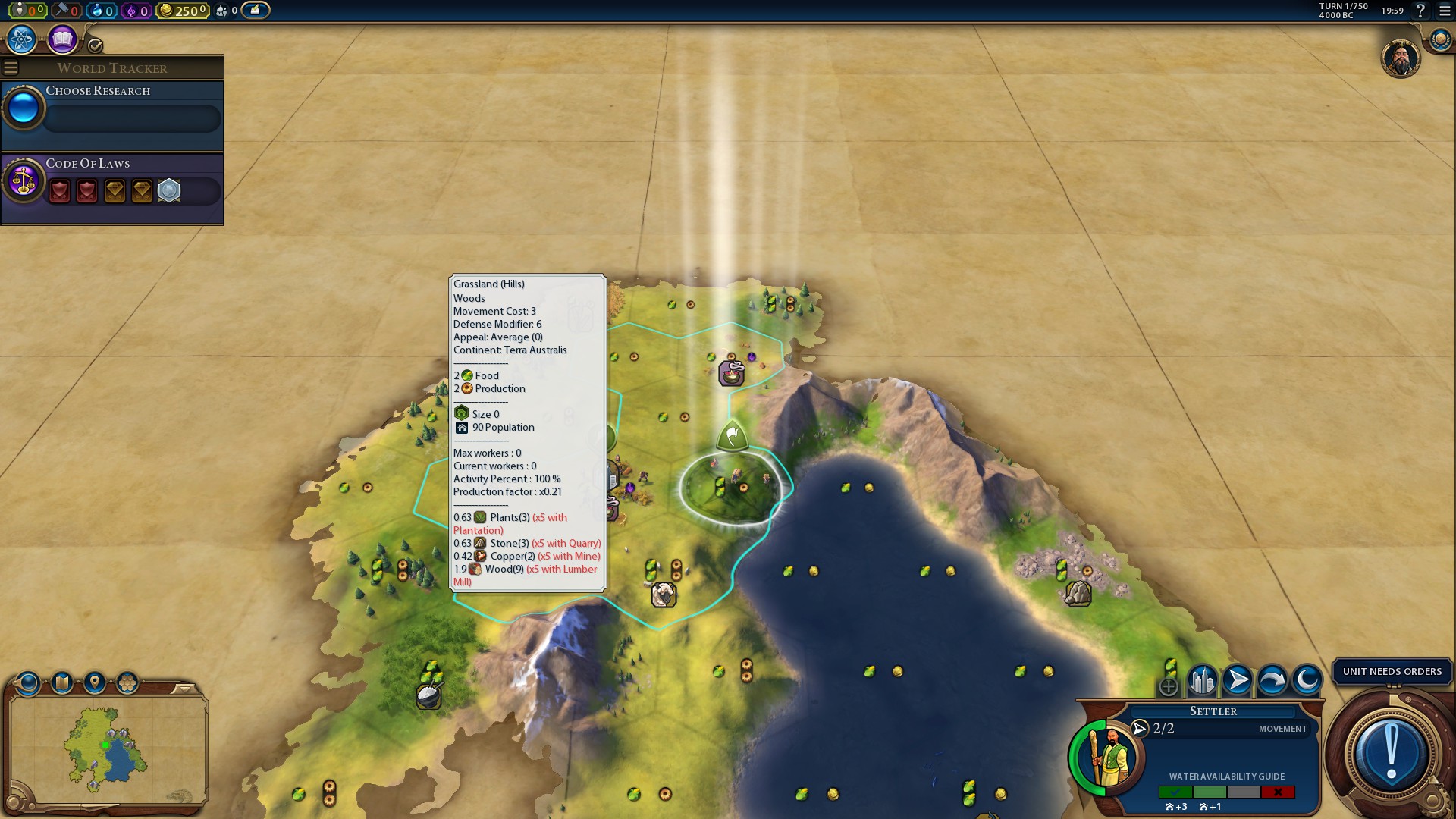Open the Civilopedia help question mark
The image size is (1456, 819).
(x=1420, y=11)
